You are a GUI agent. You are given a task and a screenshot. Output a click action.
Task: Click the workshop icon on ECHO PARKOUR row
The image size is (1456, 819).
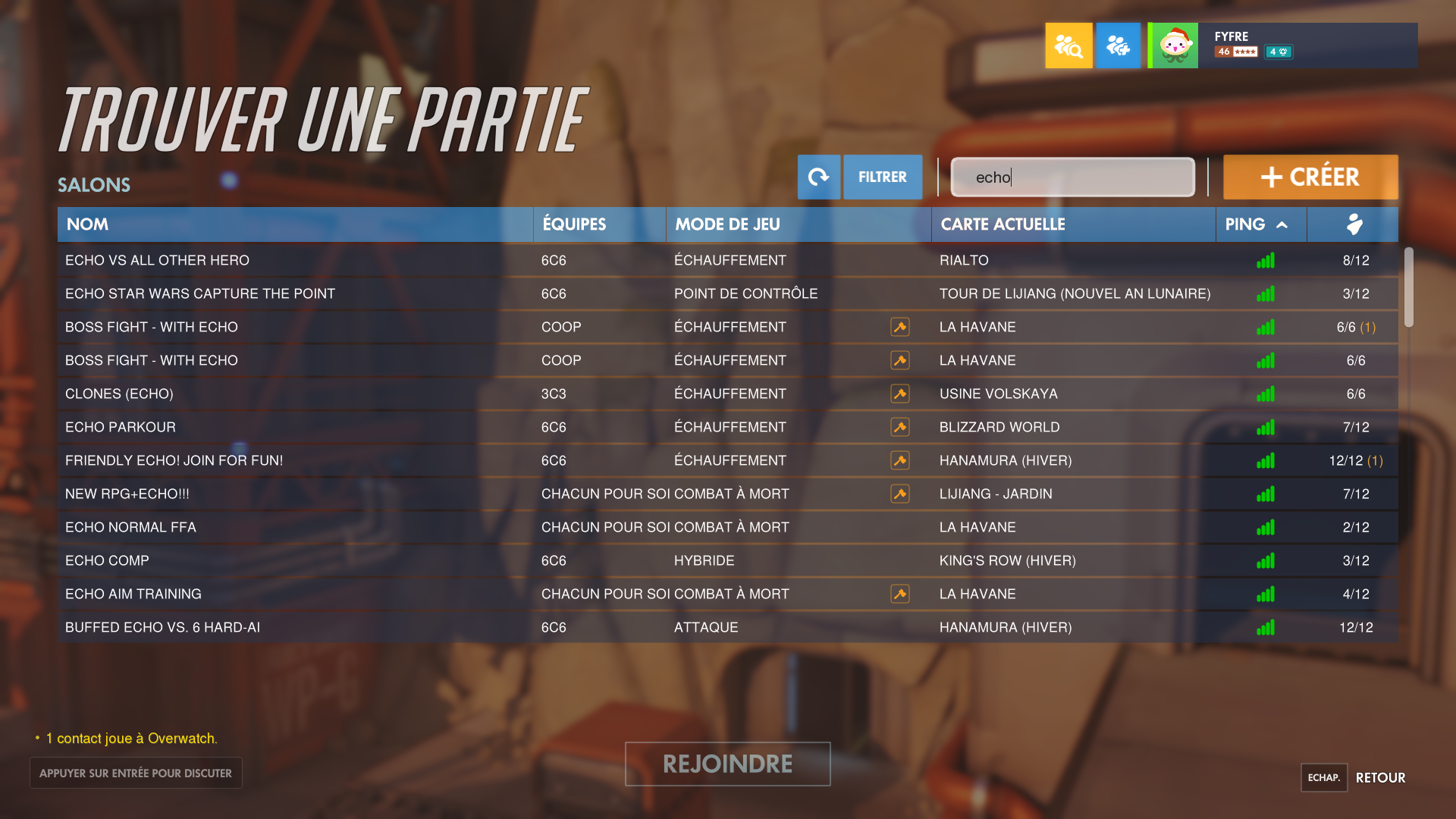(899, 427)
